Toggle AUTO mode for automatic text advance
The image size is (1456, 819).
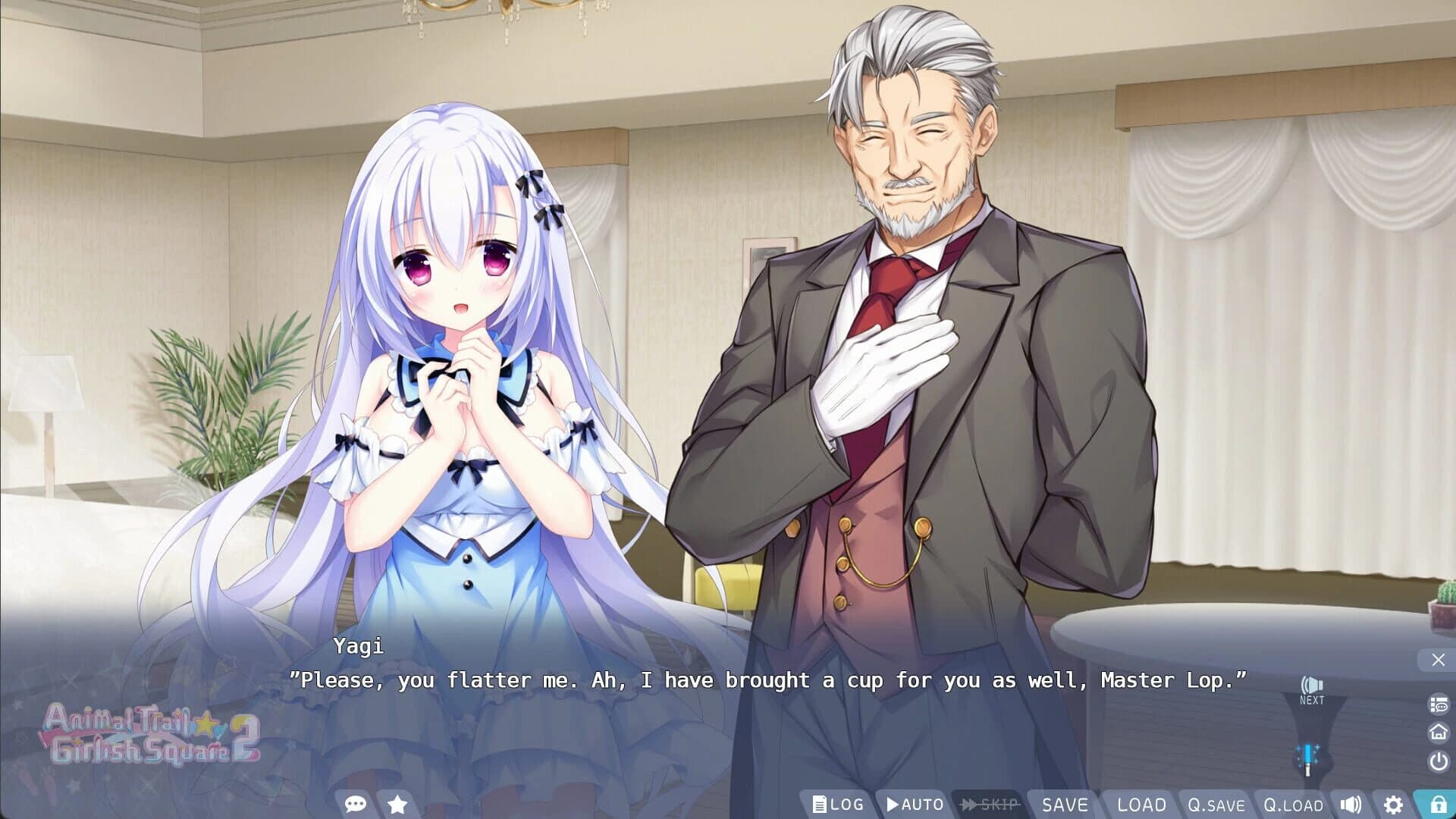pyautogui.click(x=913, y=805)
